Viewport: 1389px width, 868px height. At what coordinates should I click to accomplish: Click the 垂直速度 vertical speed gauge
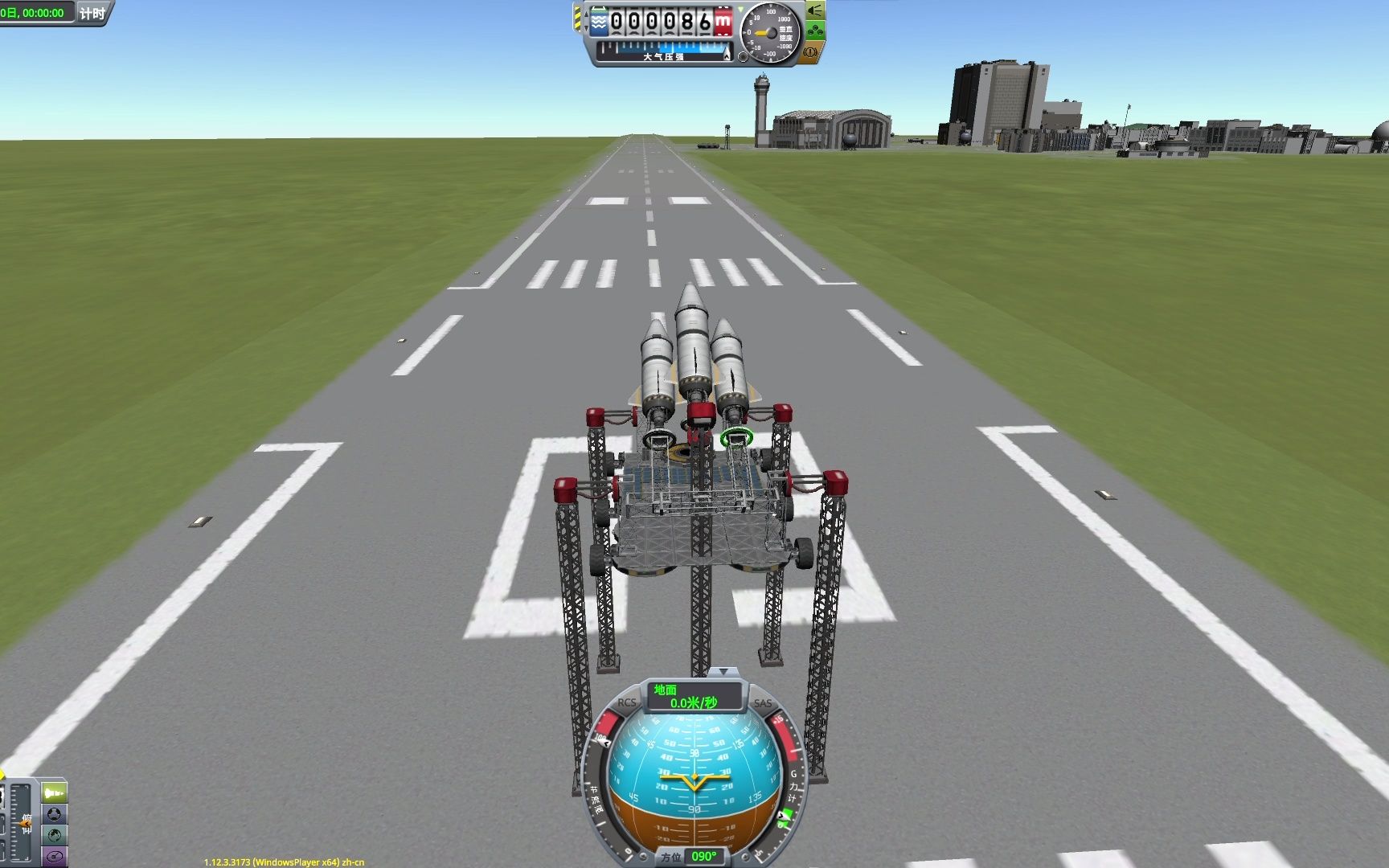pos(770,32)
